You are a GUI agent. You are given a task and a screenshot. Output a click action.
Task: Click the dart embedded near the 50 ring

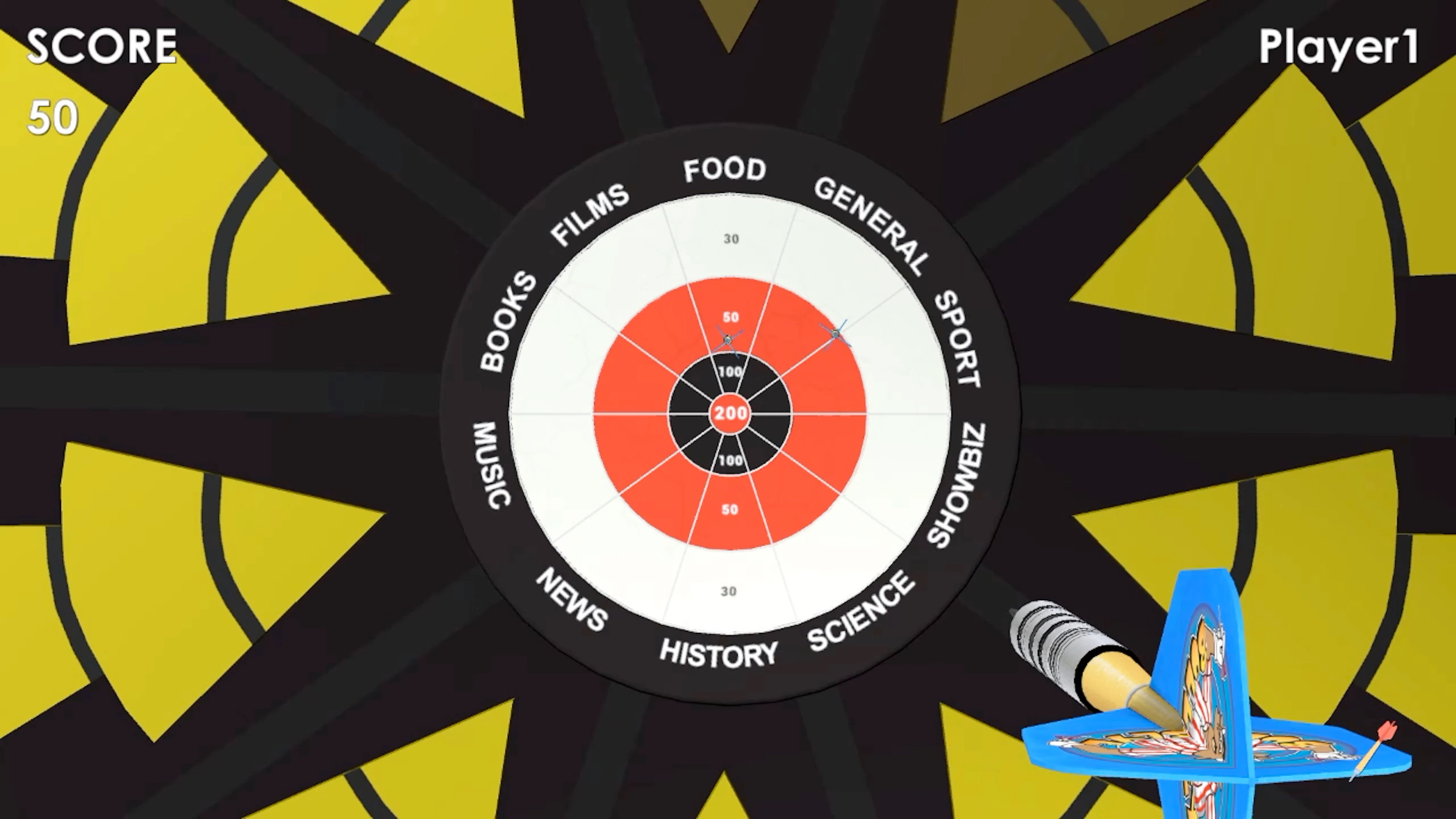728,339
